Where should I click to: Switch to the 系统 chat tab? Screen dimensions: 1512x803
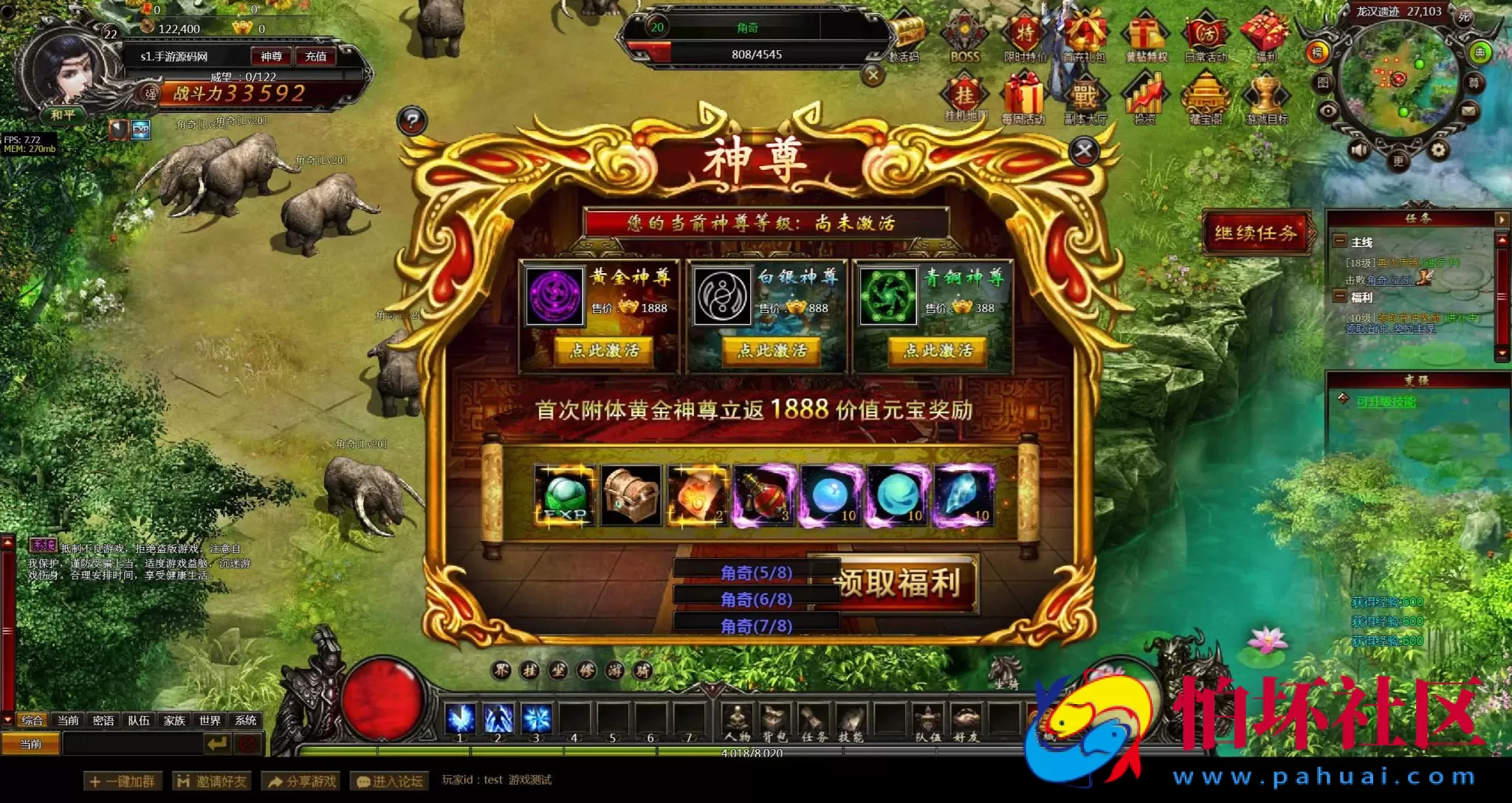click(247, 720)
